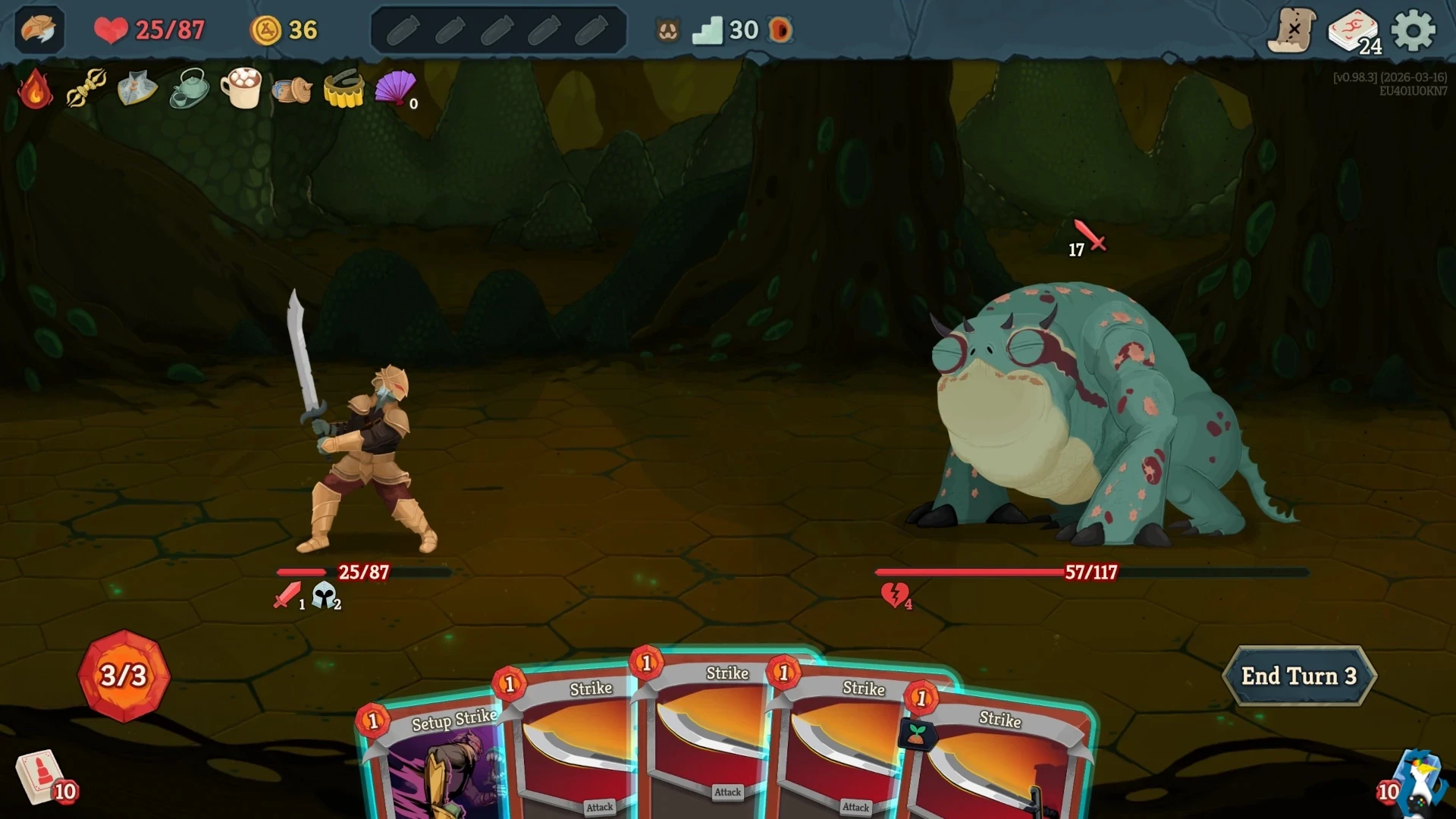The width and height of the screenshot is (1456, 819).
Task: Click the hero portrait in the top bar
Action: 38,30
